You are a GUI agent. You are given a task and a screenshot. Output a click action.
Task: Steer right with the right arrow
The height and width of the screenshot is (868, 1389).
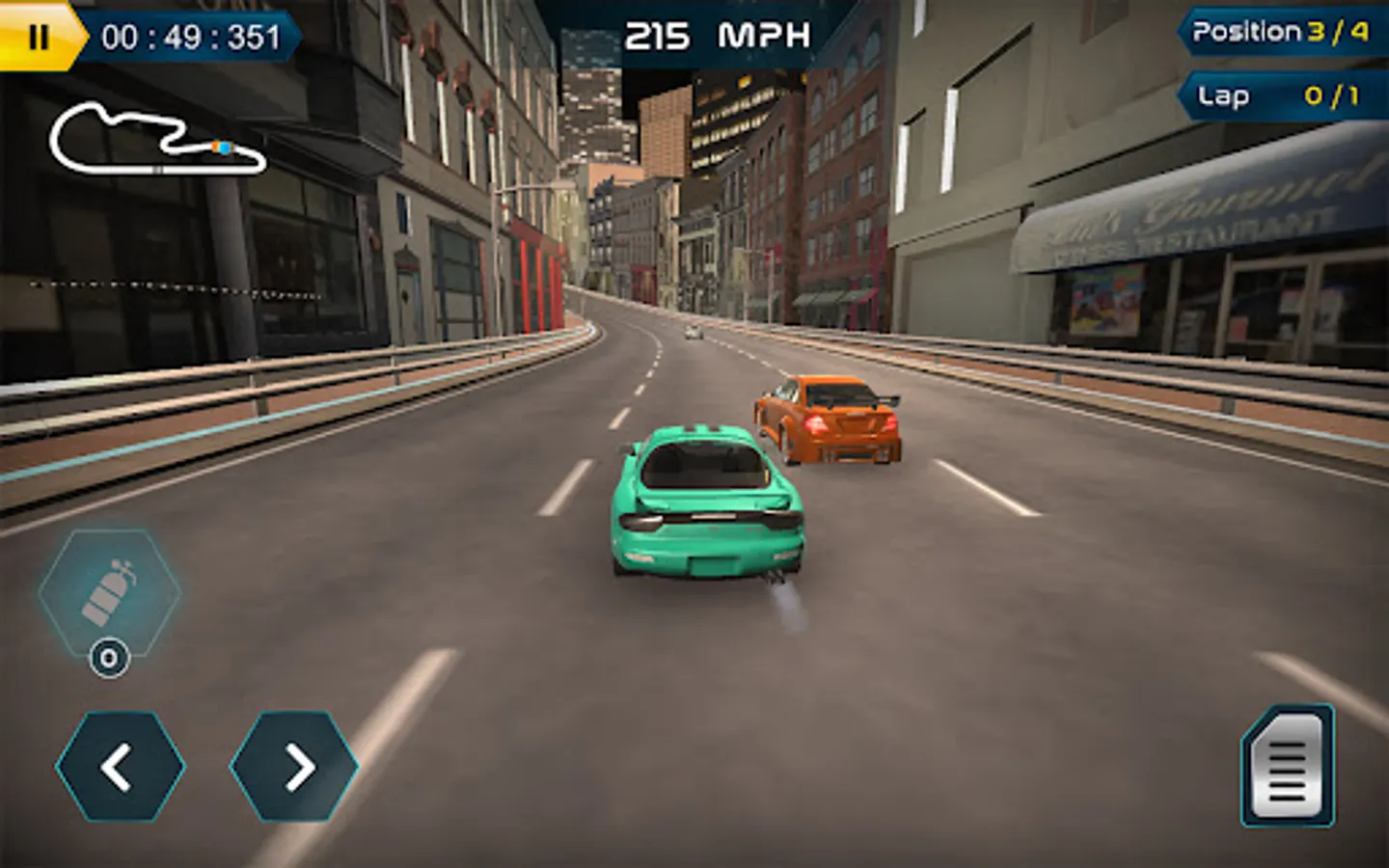pyautogui.click(x=295, y=767)
